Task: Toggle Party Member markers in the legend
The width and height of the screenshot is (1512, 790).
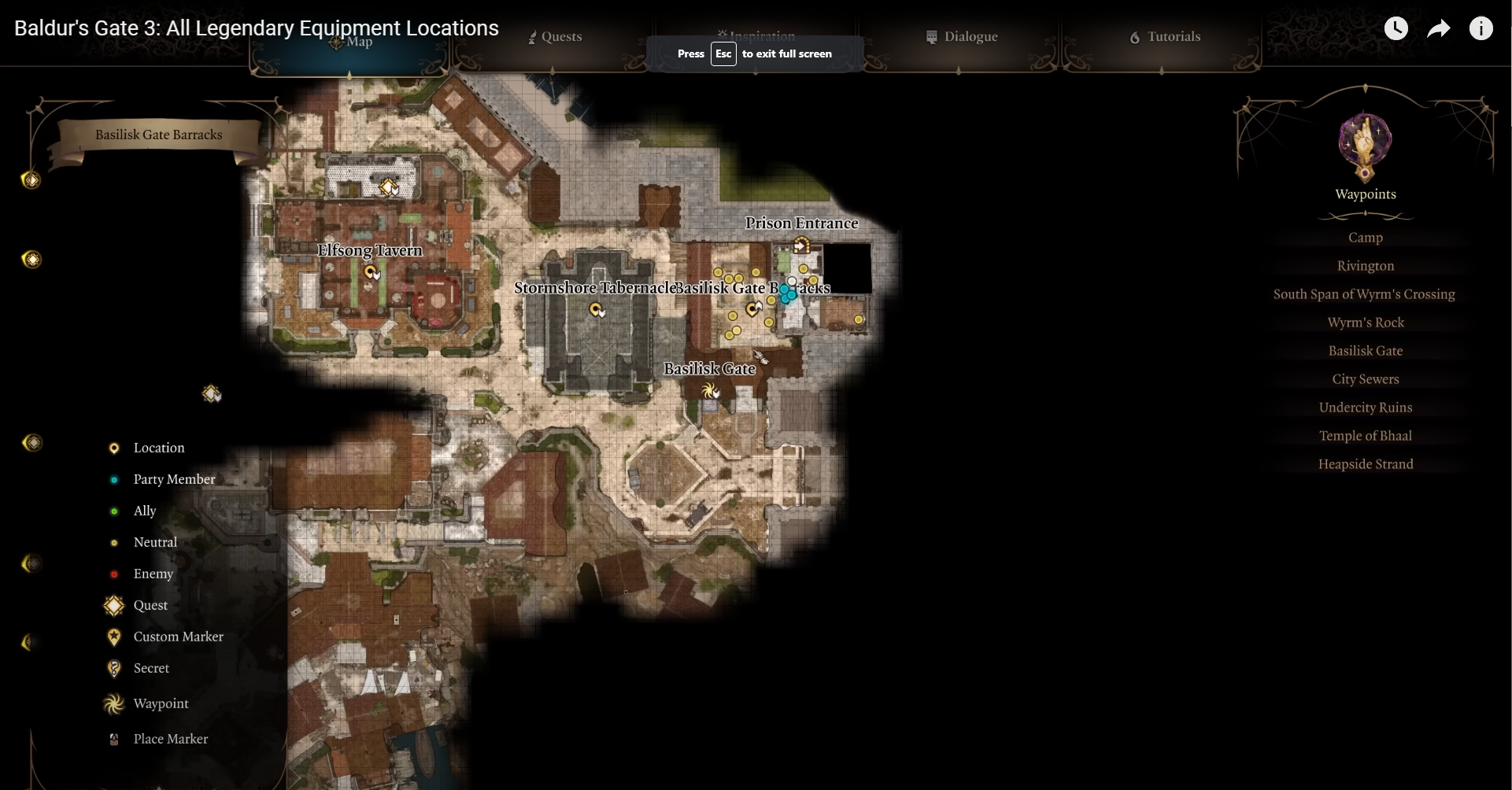Action: tap(113, 479)
